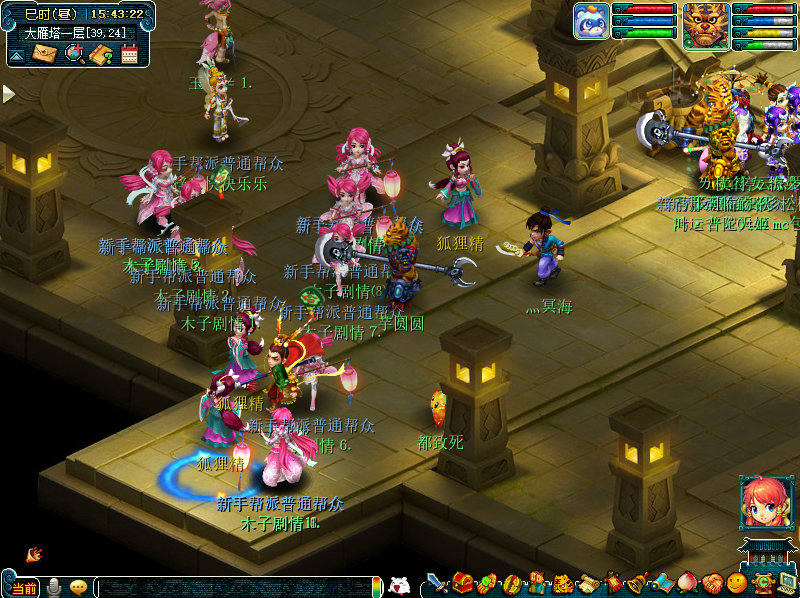Select the blue pet portrait
800x598 pixels.
tap(591, 21)
